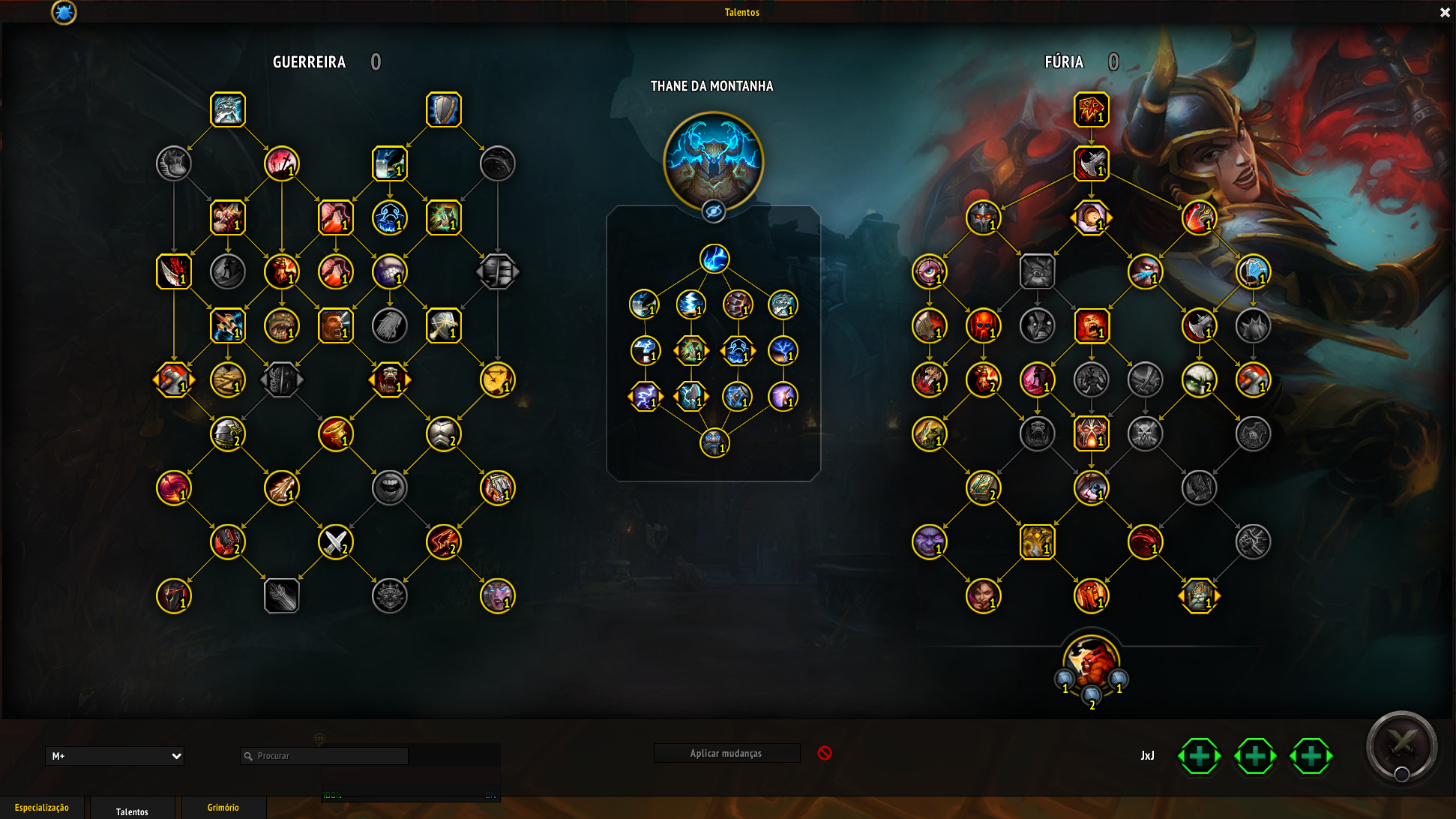1456x819 pixels.
Task: Click the red reset changes icon
Action: (825, 753)
